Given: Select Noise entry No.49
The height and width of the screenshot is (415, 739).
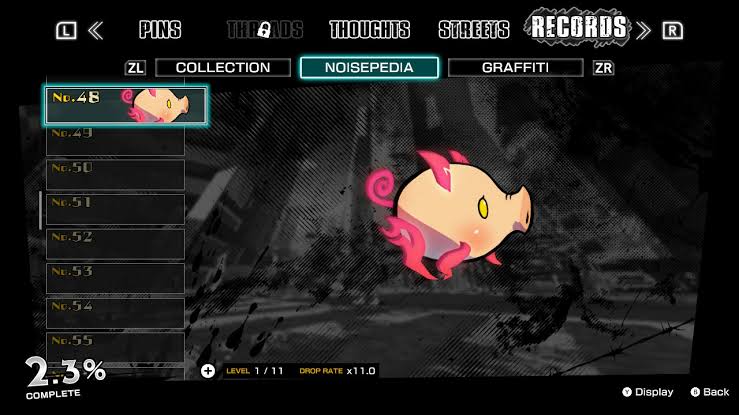Looking at the screenshot, I should tap(115, 140).
